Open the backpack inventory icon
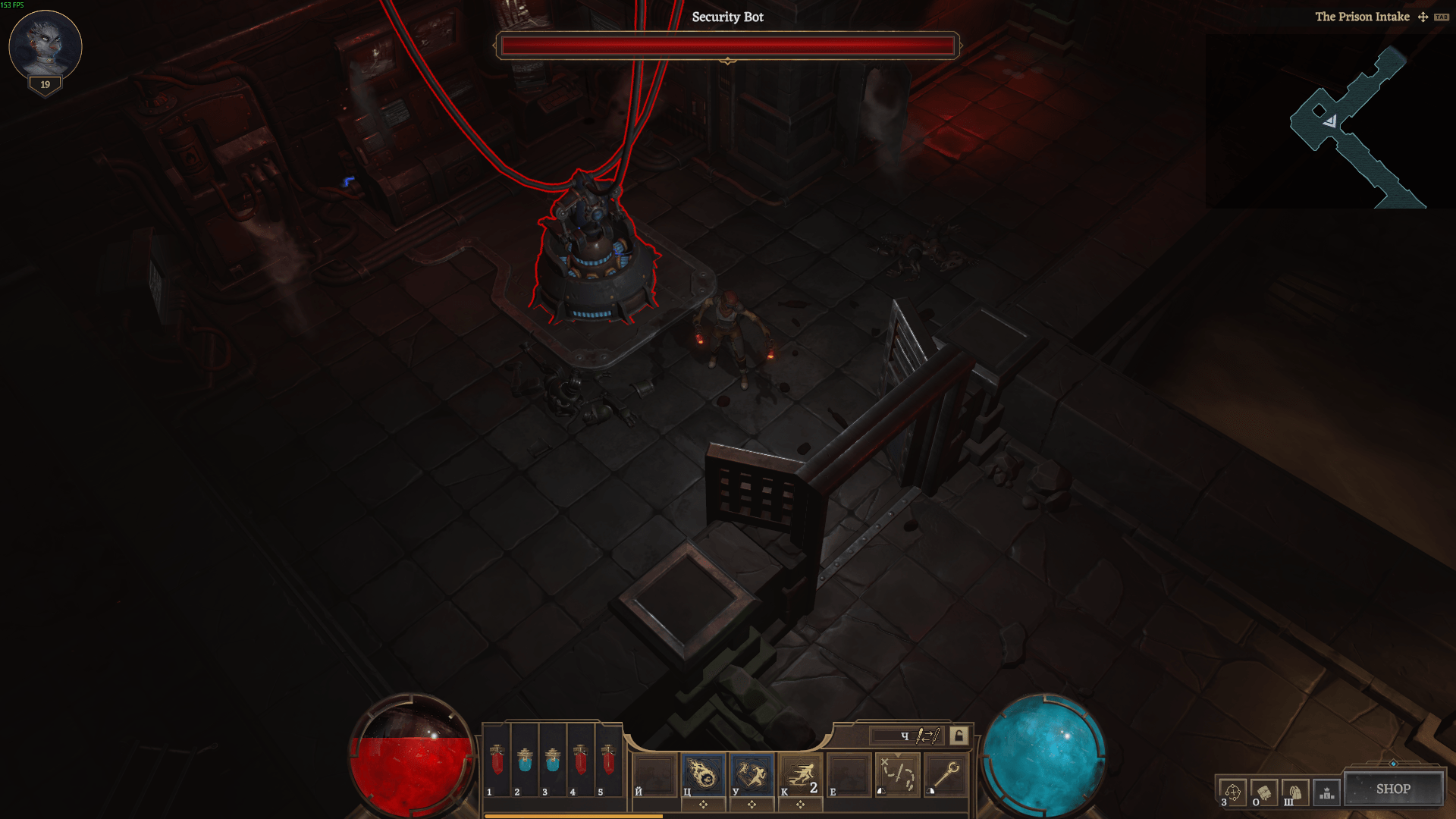Image resolution: width=1456 pixels, height=819 pixels. coord(1296,792)
